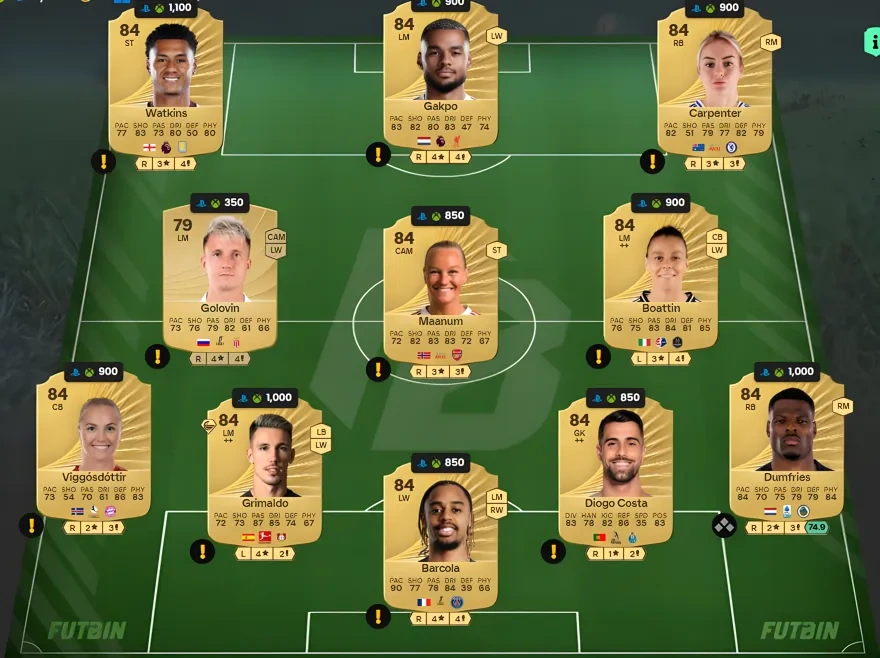Click the warning icon beside Viggósdóttir
880x658 pixels.
pyautogui.click(x=32, y=525)
